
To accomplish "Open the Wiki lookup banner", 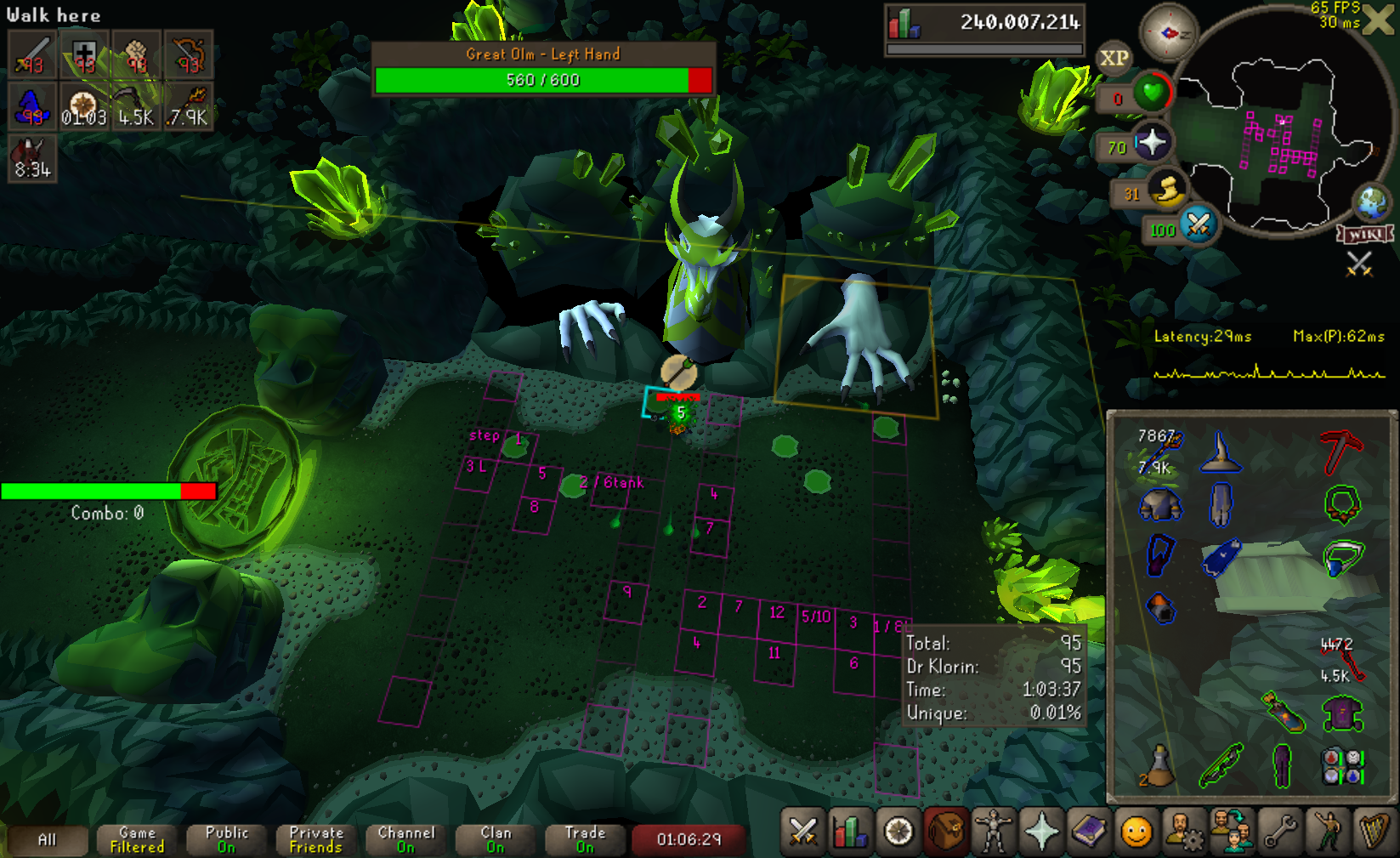I will 1365,234.
